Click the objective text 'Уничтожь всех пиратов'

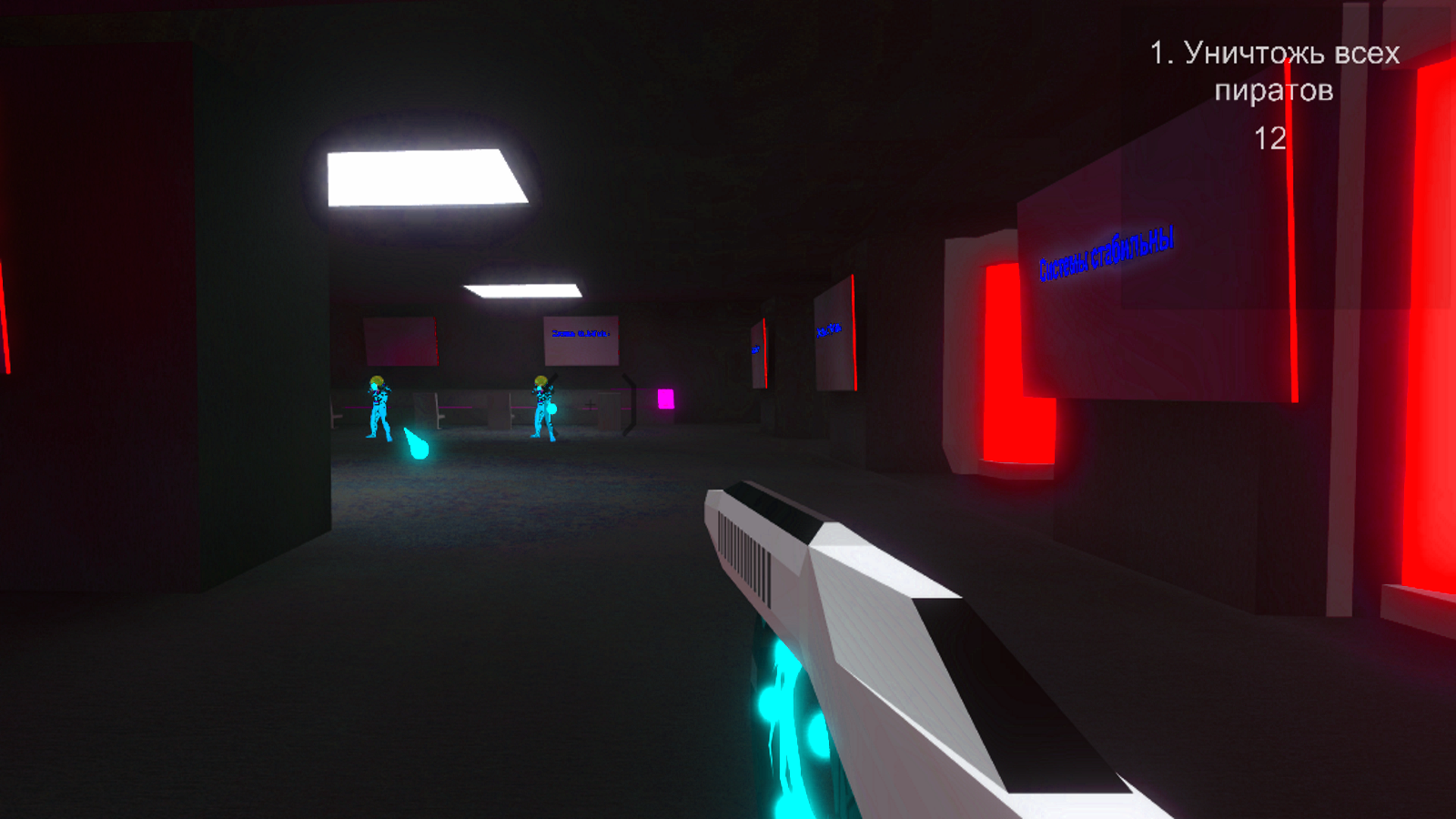pyautogui.click(x=1272, y=73)
